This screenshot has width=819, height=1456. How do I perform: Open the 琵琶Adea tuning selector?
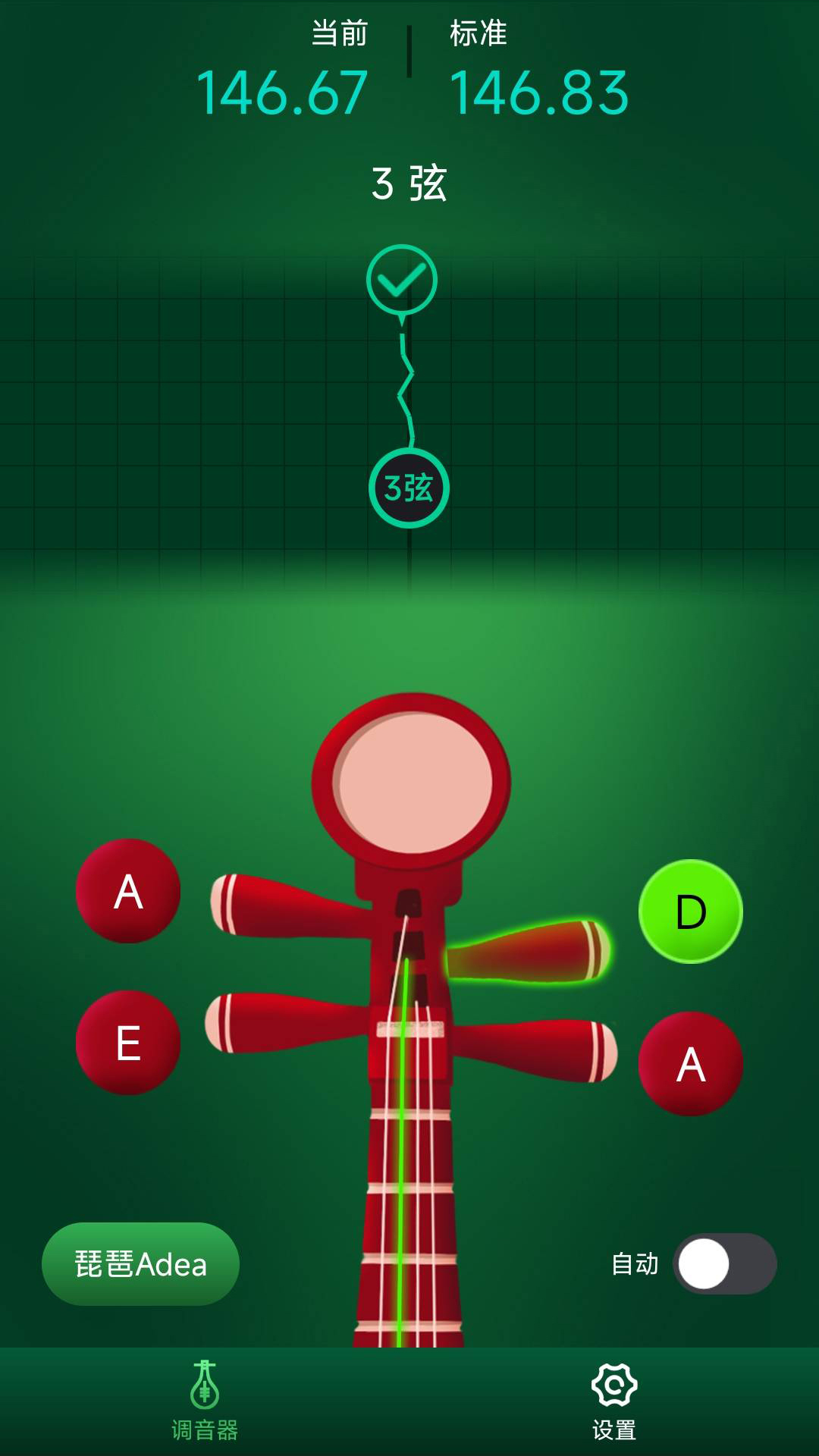pyautogui.click(x=140, y=1264)
